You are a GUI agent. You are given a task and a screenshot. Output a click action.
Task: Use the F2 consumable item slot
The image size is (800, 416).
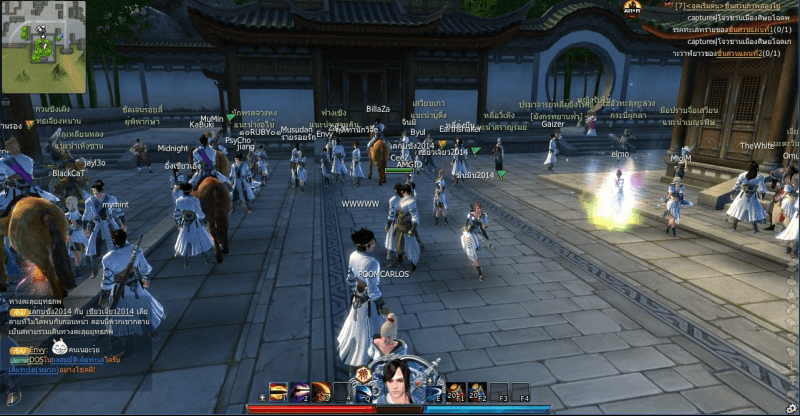pyautogui.click(x=477, y=391)
